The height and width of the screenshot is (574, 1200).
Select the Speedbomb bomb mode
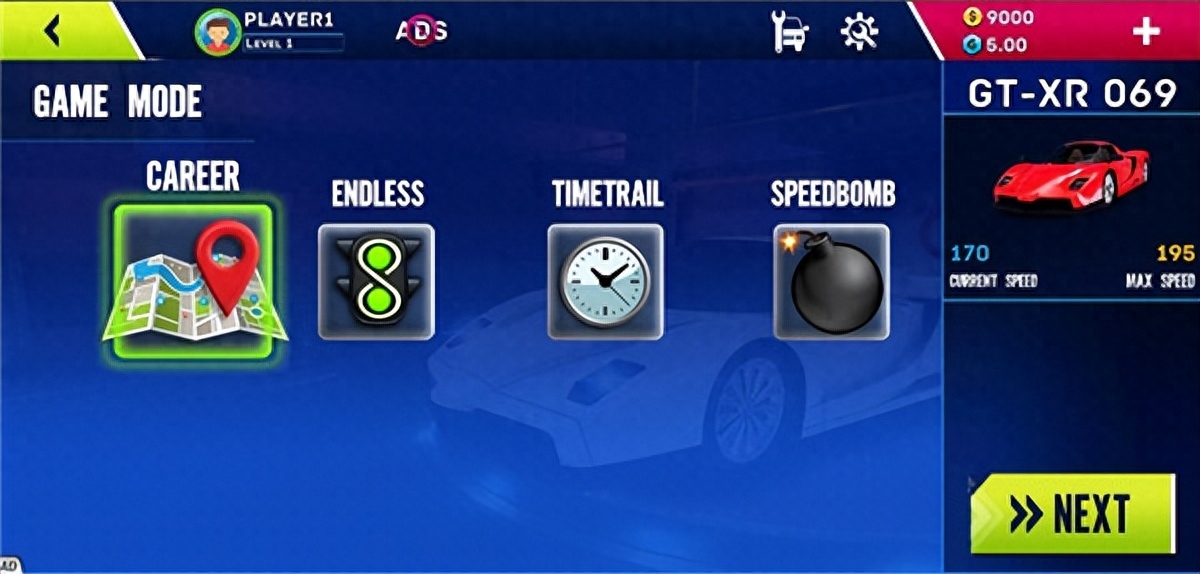(x=831, y=282)
